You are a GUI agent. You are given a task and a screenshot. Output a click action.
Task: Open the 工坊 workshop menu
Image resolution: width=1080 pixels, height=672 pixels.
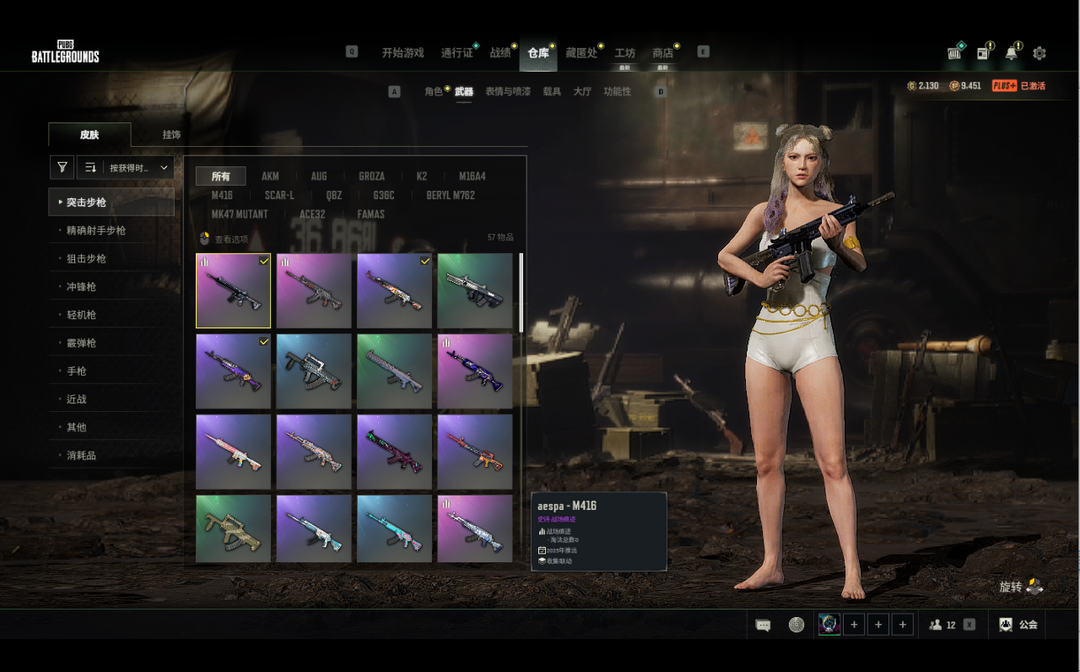click(625, 53)
